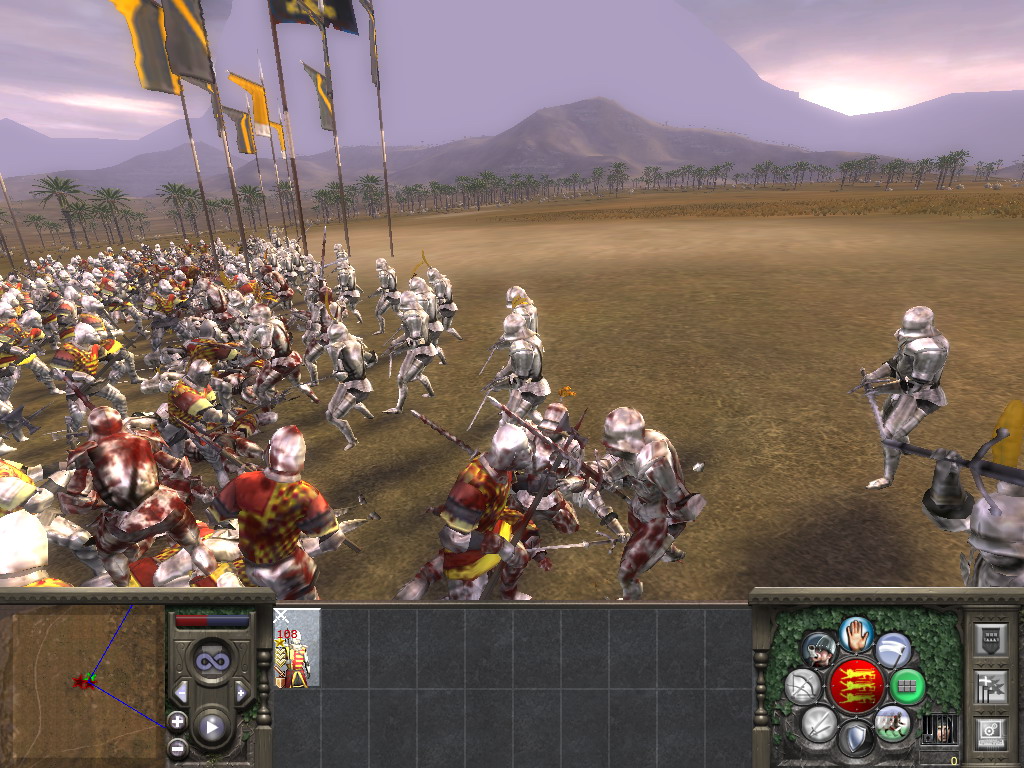Zoom in the minimap with plus button
The height and width of the screenshot is (768, 1024).
point(177,720)
